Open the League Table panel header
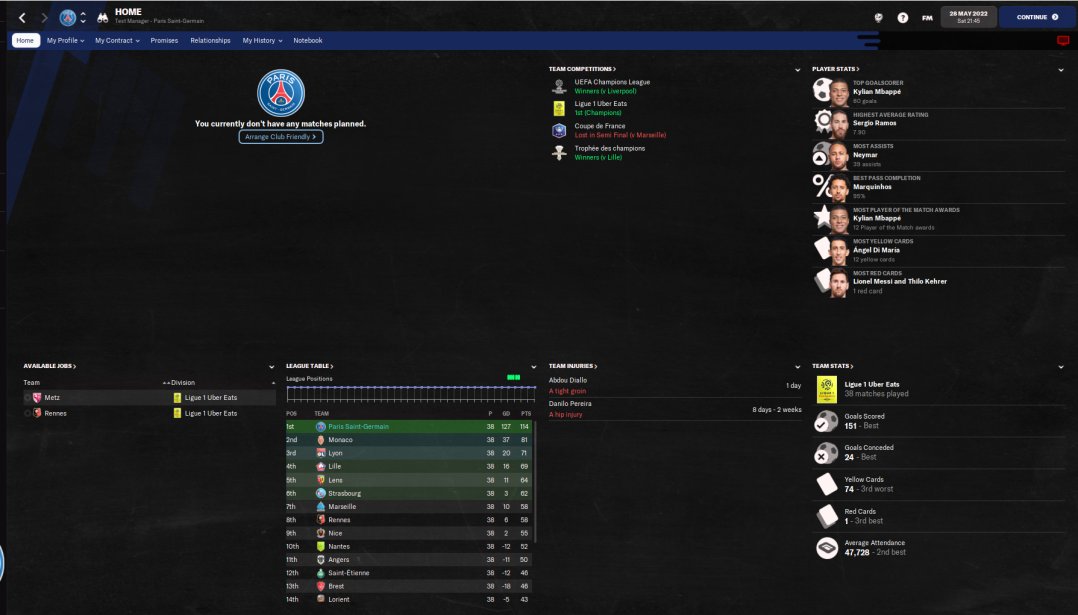 coord(309,366)
